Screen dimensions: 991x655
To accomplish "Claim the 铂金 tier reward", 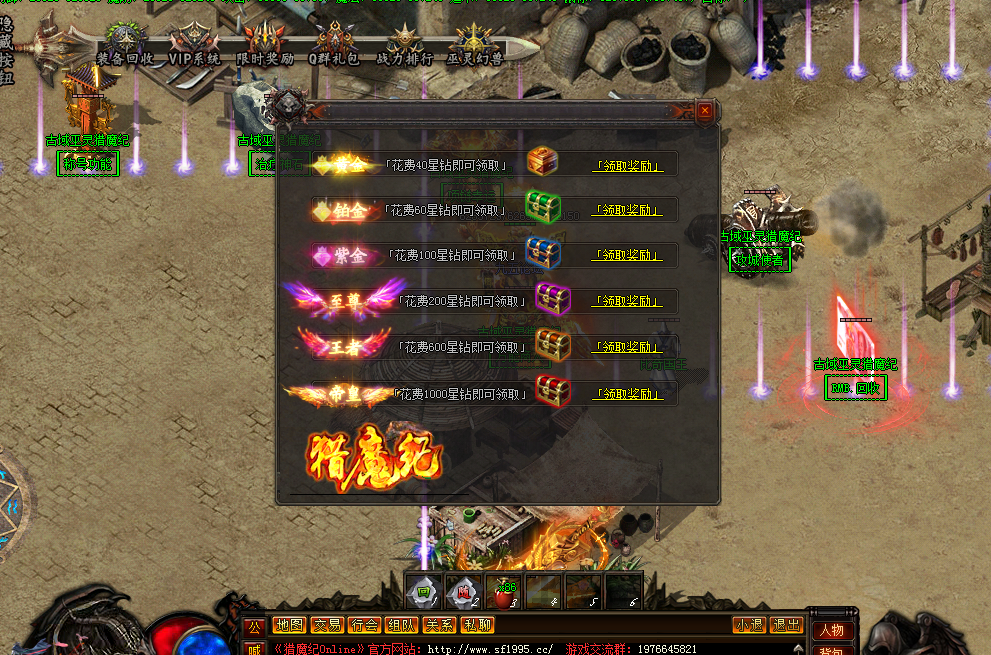I will click(627, 210).
